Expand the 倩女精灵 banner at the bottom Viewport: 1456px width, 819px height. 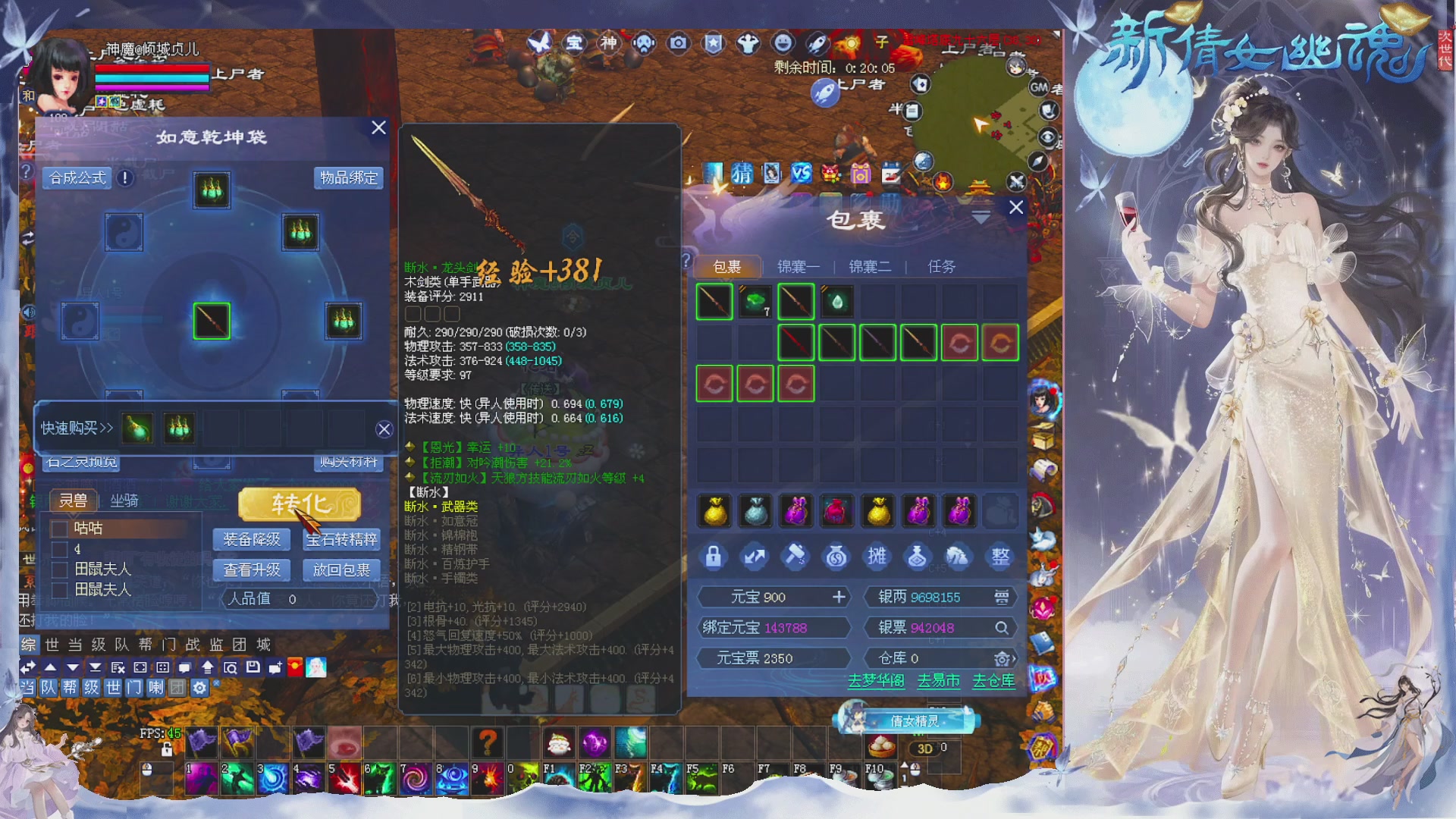point(905,721)
